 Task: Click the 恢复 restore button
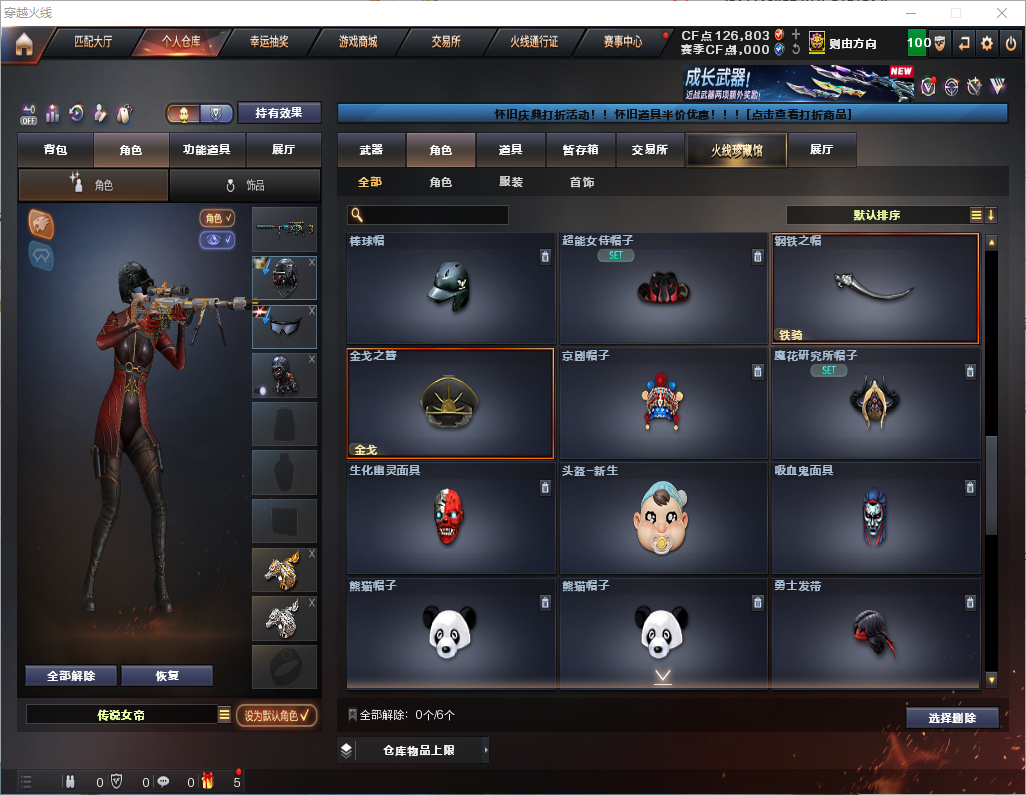pos(167,676)
